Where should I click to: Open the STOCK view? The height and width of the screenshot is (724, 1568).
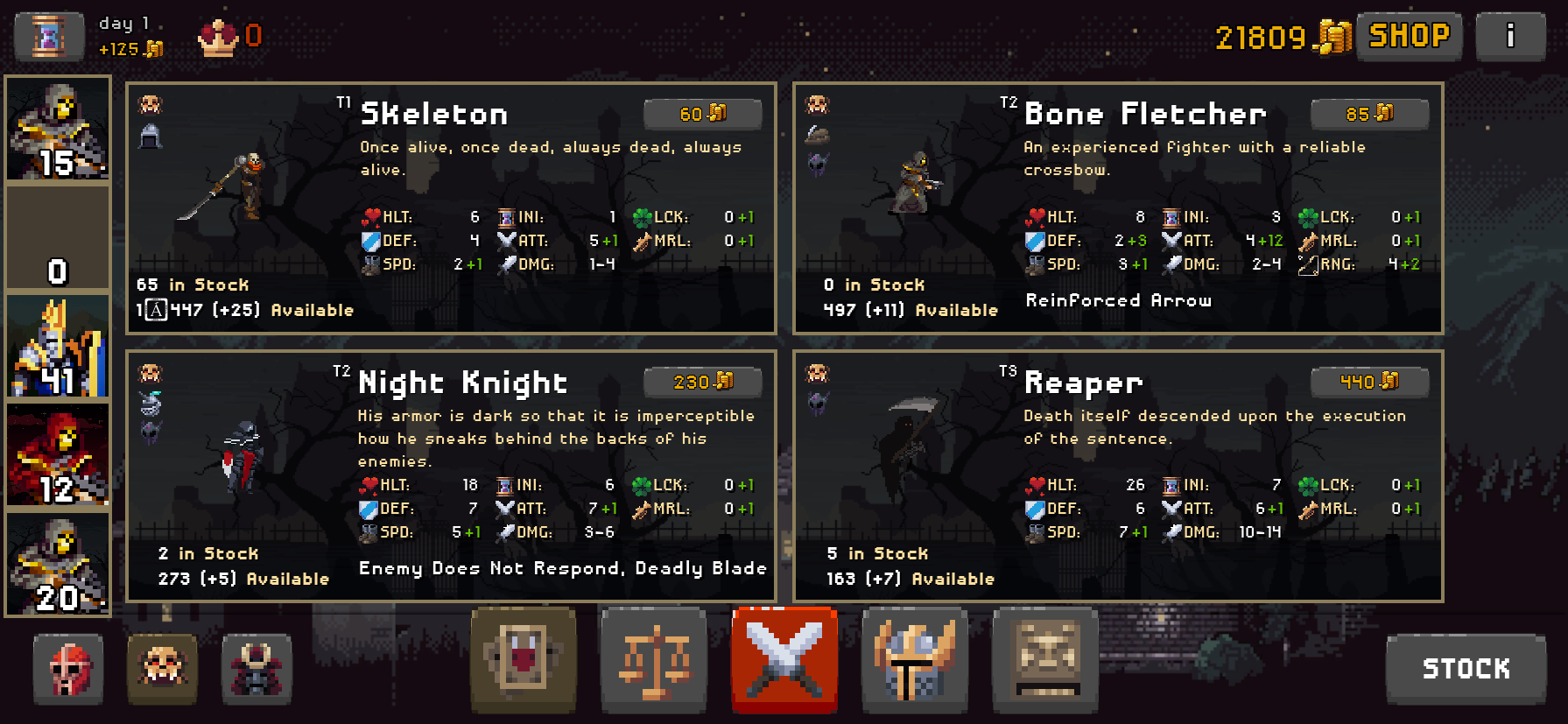pyautogui.click(x=1466, y=669)
